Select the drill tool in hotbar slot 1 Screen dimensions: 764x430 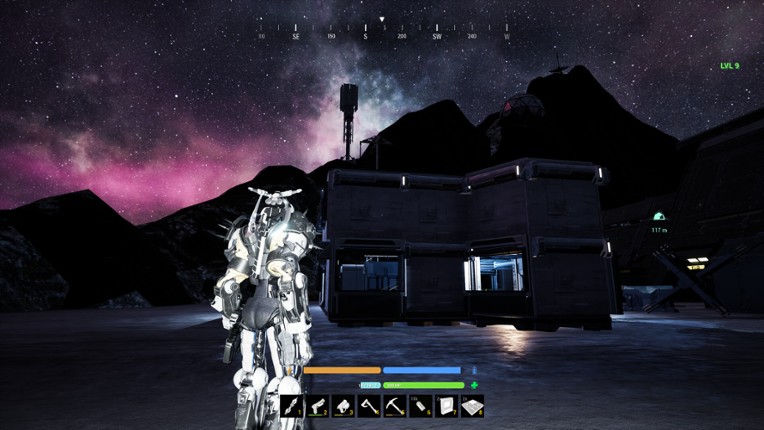(292, 406)
